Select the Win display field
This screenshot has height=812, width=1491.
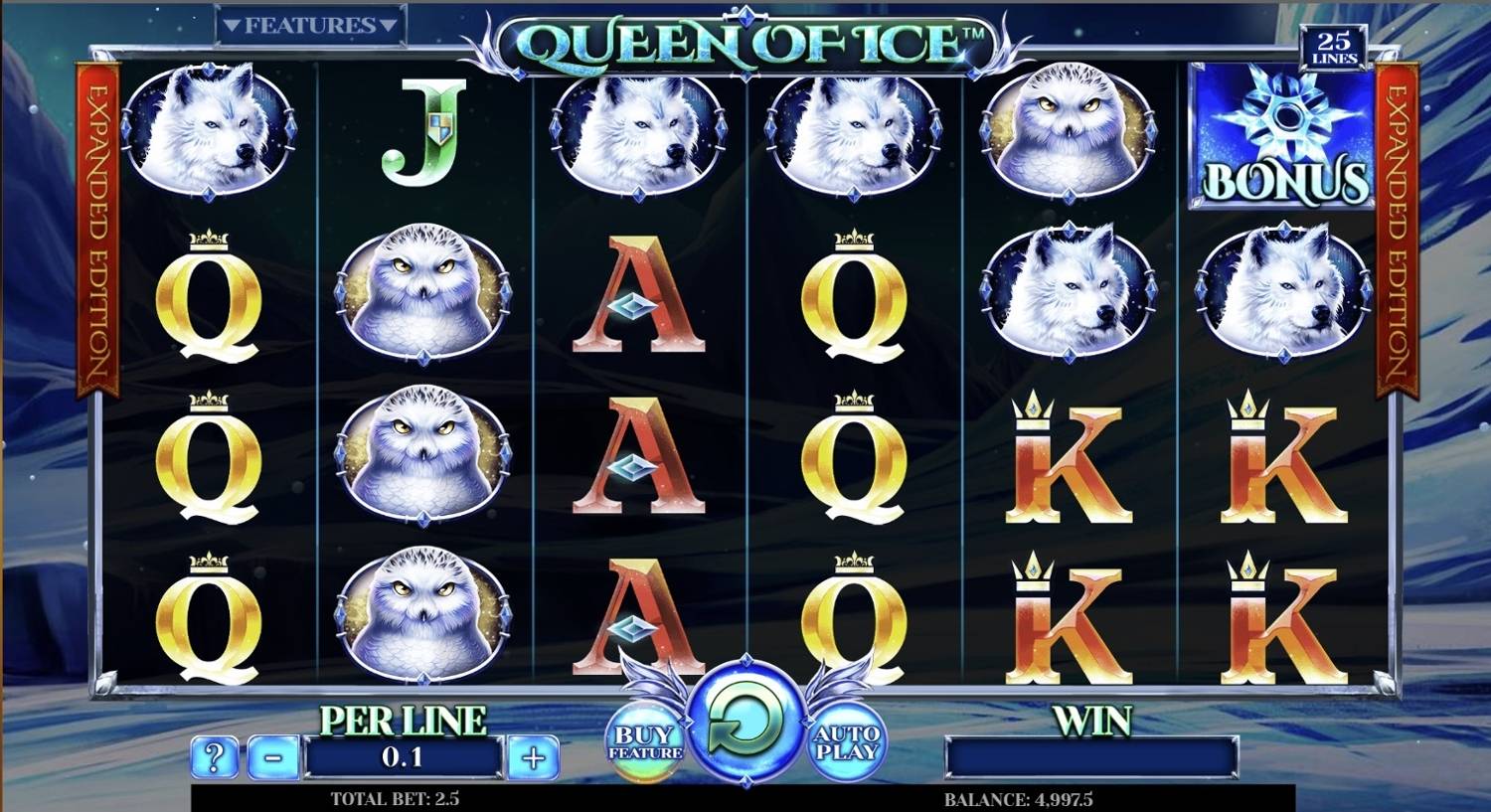[x=1093, y=758]
